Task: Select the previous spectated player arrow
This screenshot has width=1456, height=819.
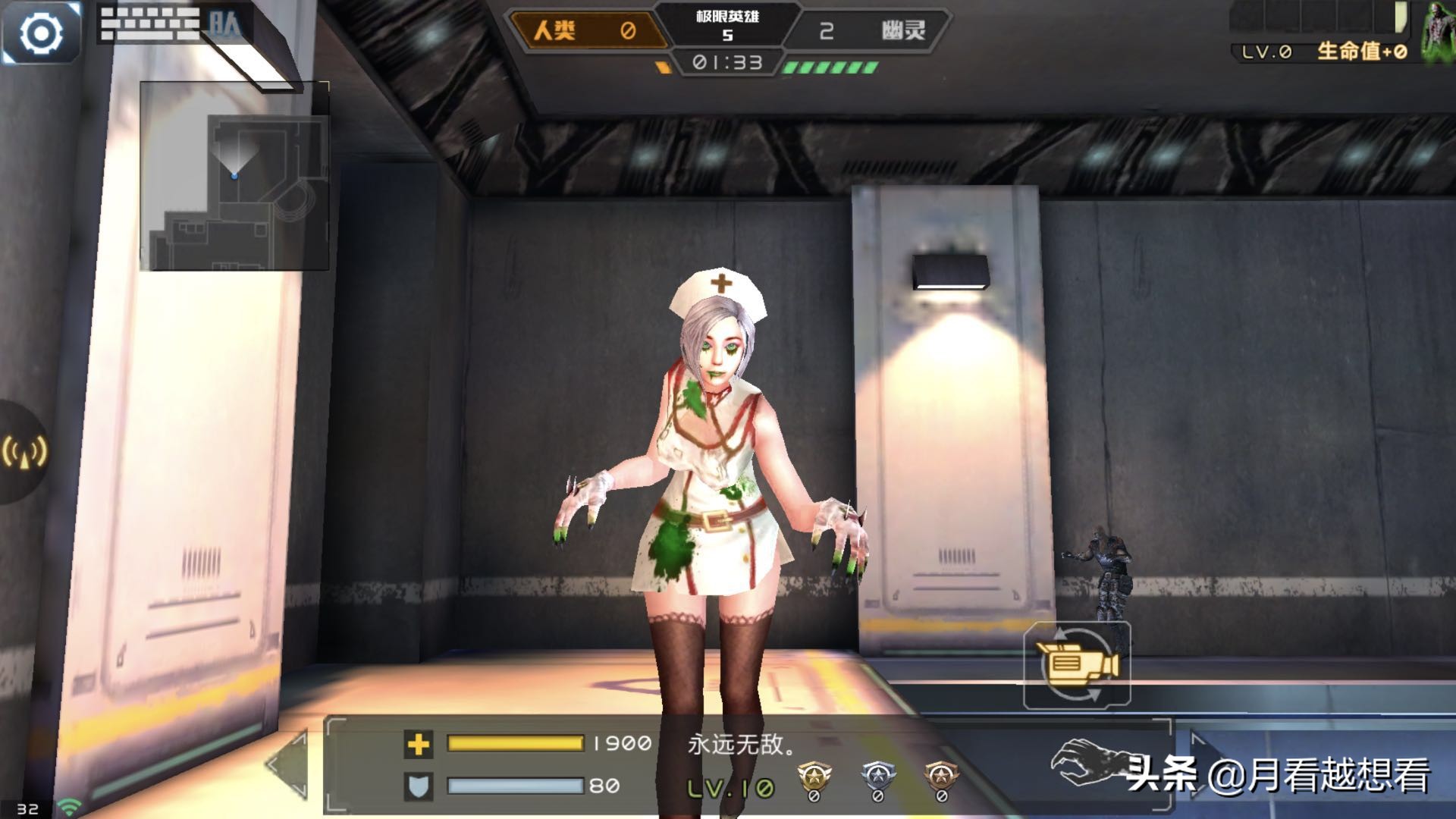Action: coord(289,764)
